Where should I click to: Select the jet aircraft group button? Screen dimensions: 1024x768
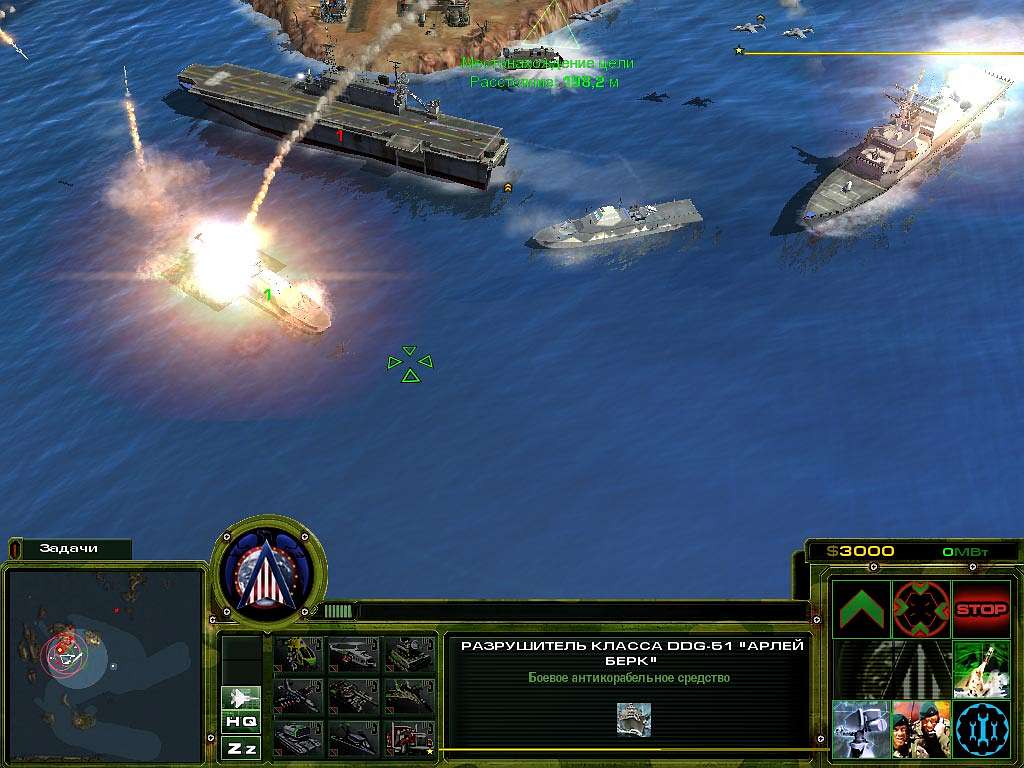[x=241, y=696]
